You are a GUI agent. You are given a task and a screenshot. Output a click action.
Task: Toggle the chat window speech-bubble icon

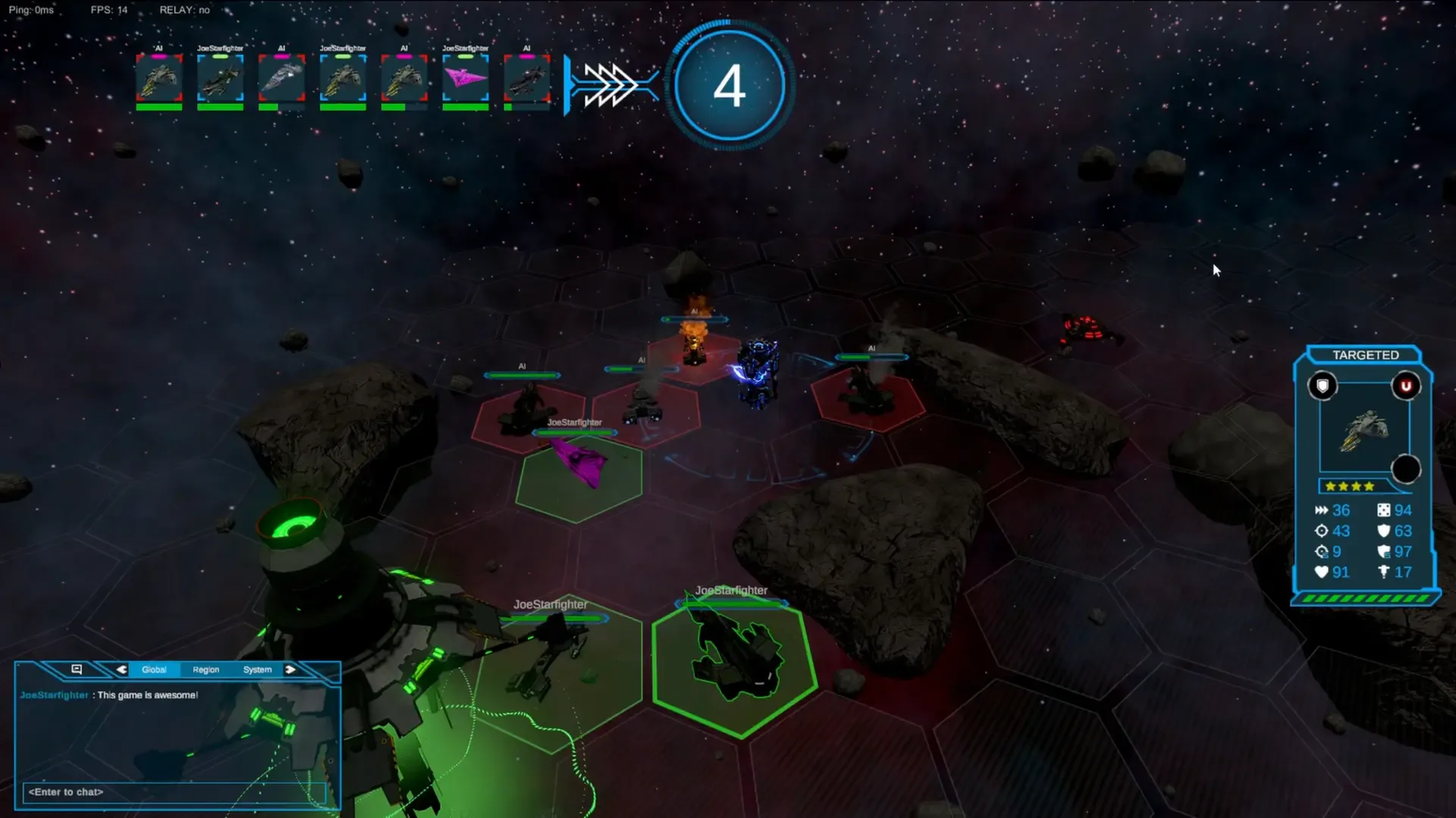[x=77, y=669]
